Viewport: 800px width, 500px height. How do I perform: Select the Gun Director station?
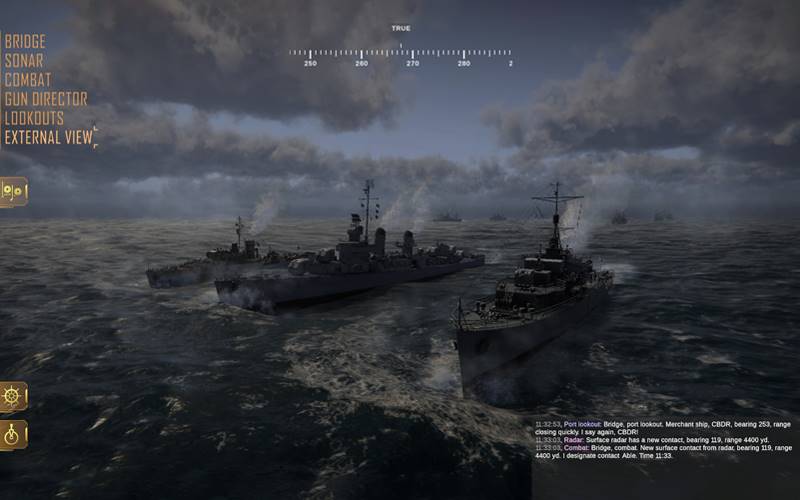[46, 99]
